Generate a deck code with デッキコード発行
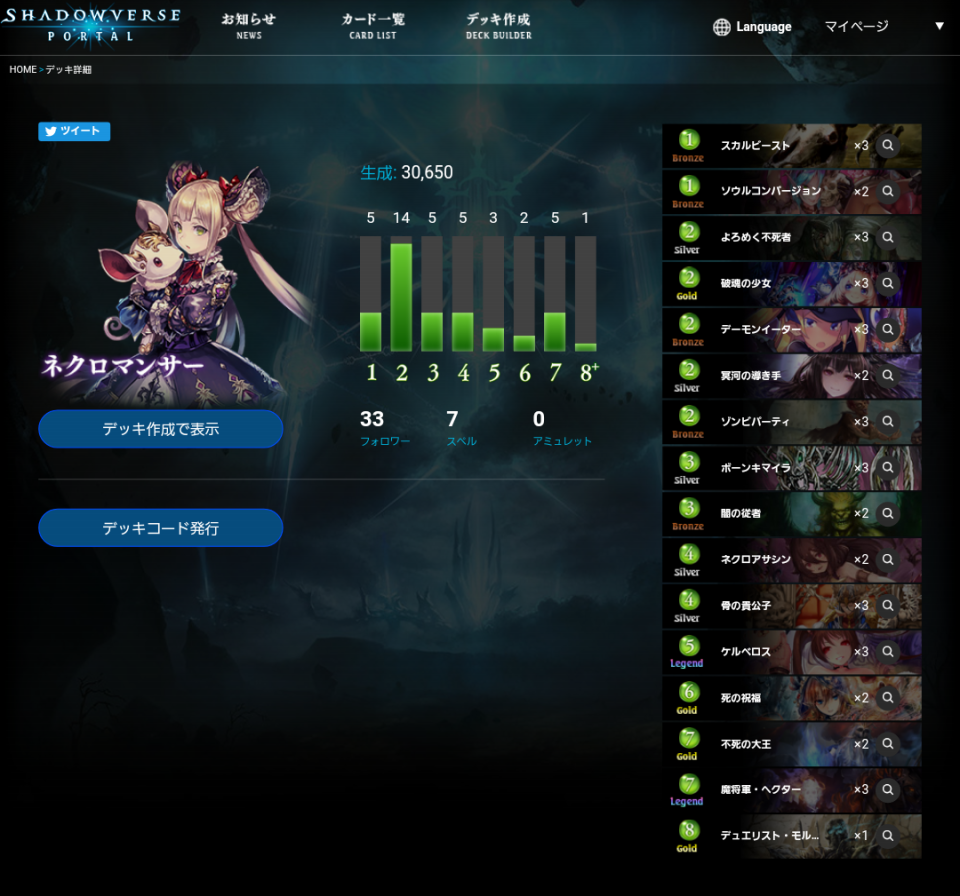 [x=161, y=528]
